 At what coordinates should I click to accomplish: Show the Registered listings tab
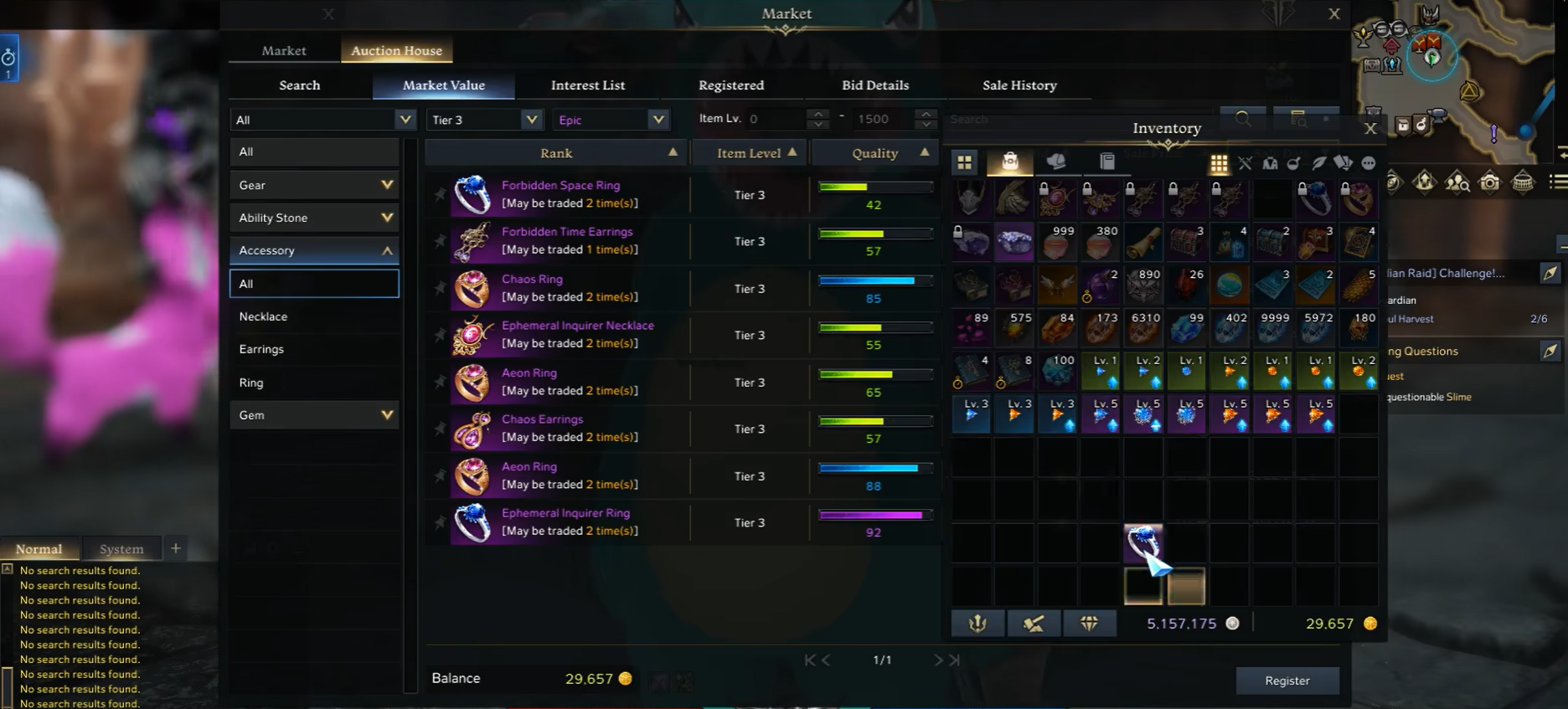click(x=730, y=85)
